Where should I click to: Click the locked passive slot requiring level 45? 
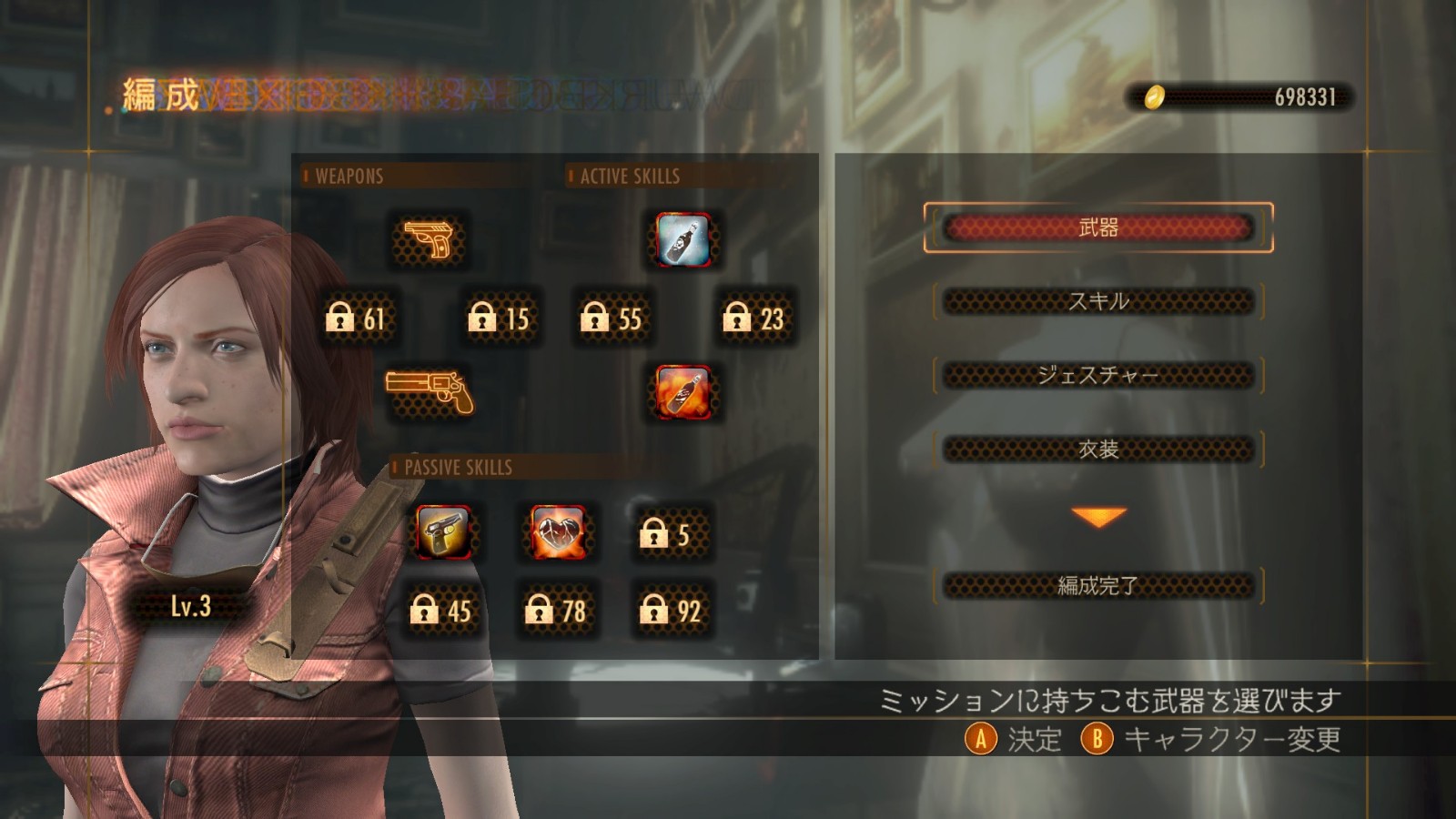(441, 610)
